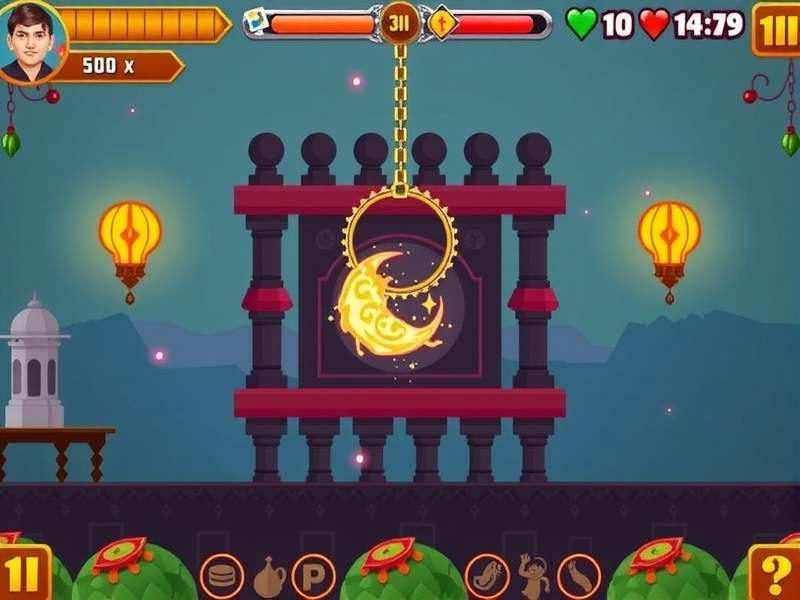Use the chili pepper item icon

pos(487,576)
